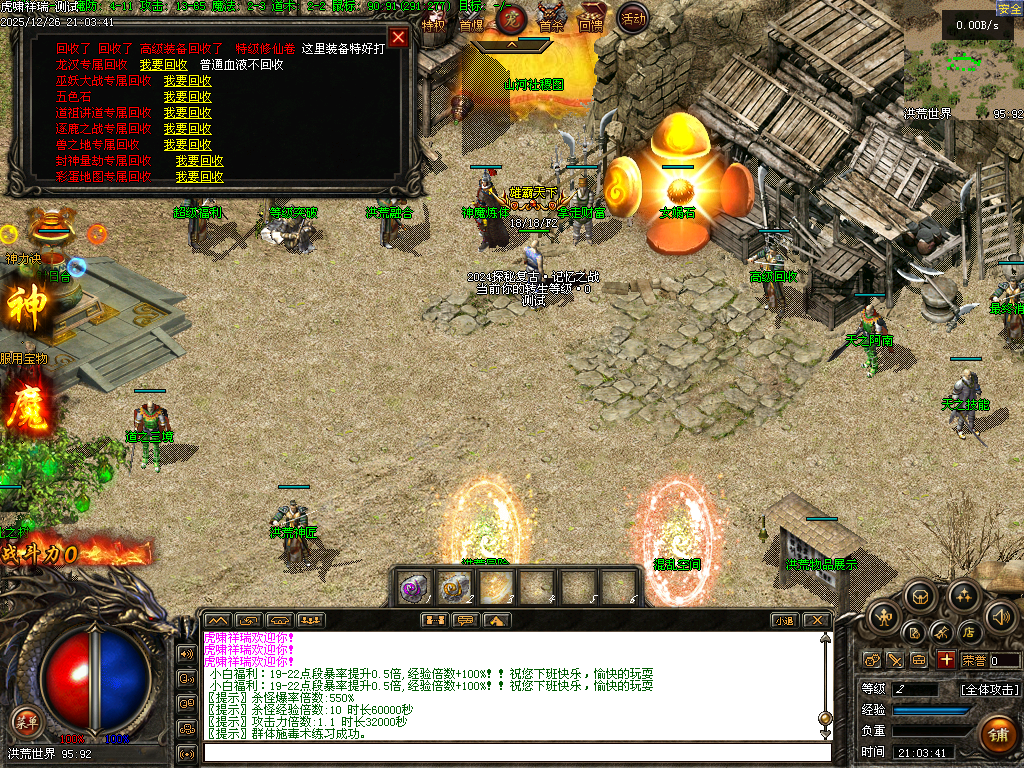1024x768 pixels.
Task: Open the 首杀 first-kill menu
Action: [551, 21]
